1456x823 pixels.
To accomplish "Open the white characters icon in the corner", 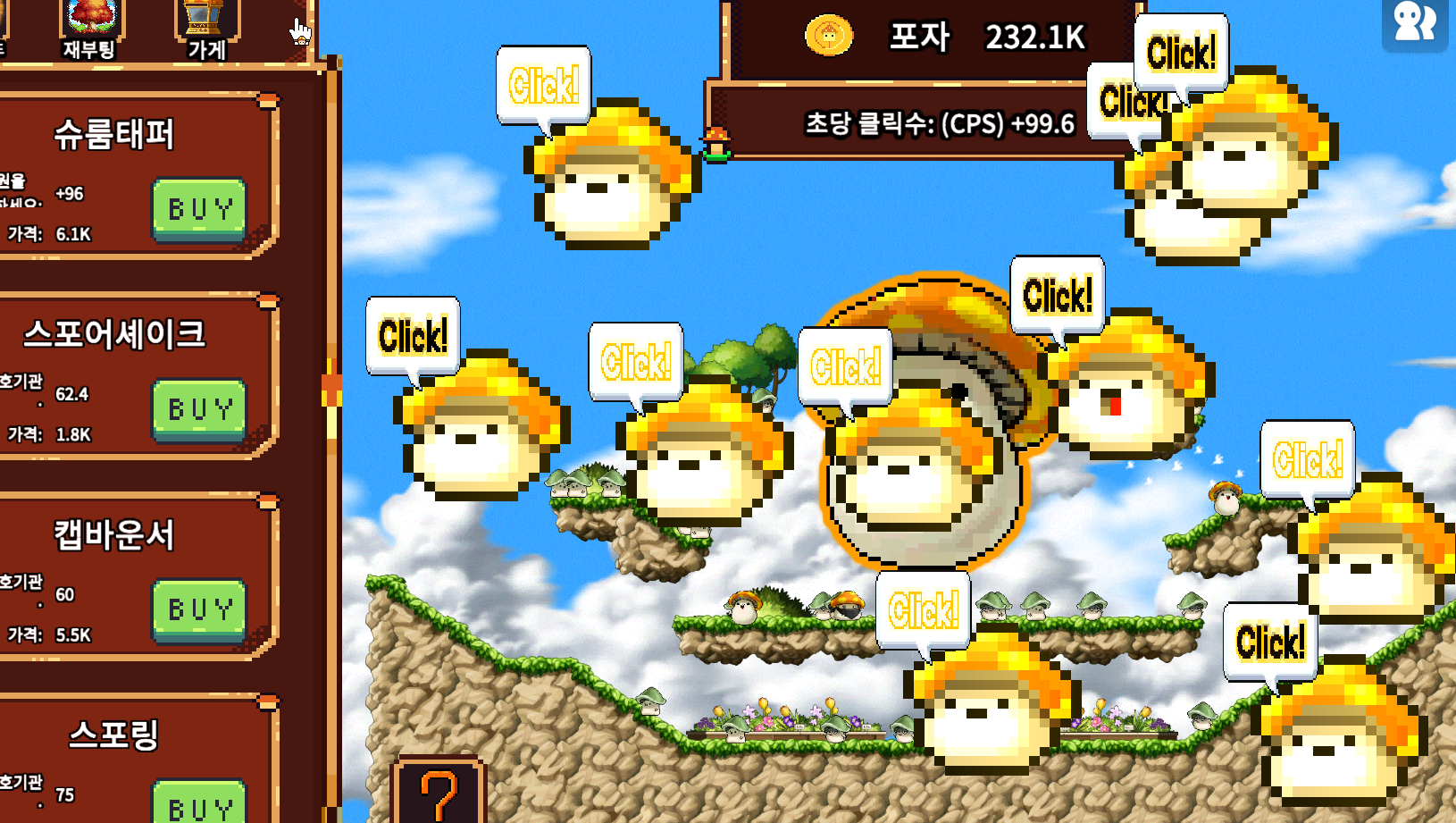I will tap(1415, 22).
